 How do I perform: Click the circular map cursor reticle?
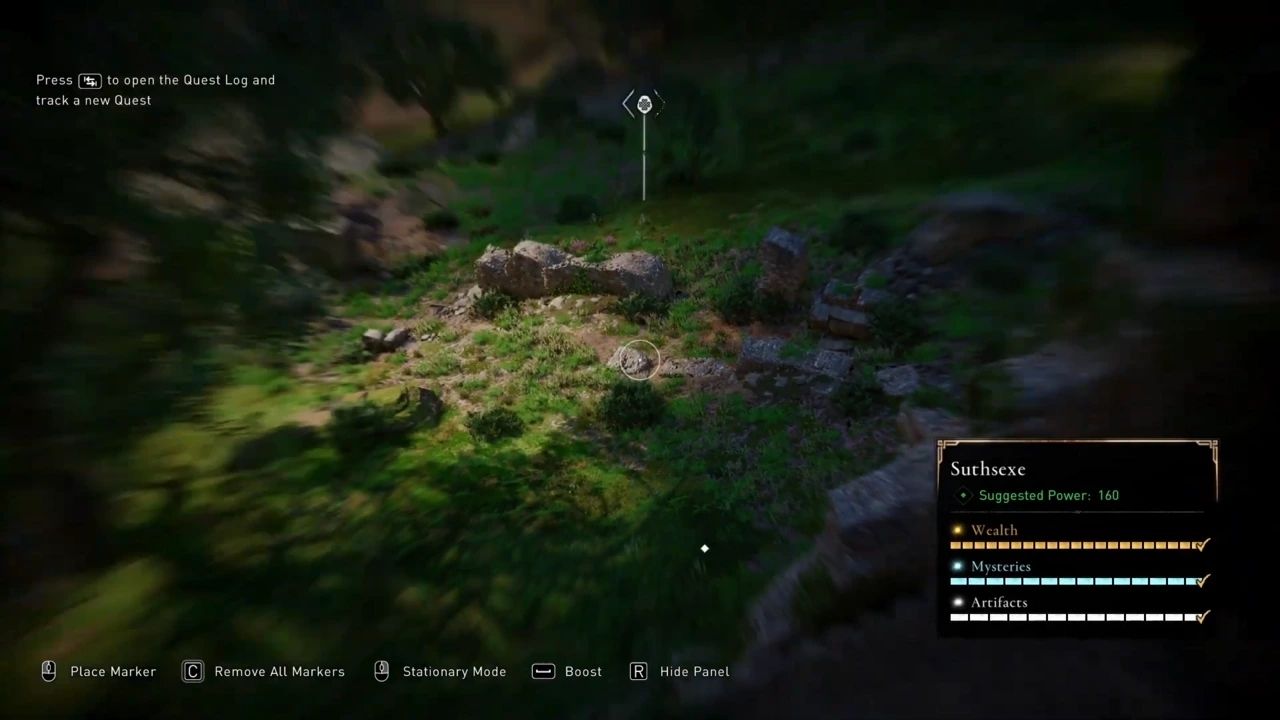coord(640,360)
